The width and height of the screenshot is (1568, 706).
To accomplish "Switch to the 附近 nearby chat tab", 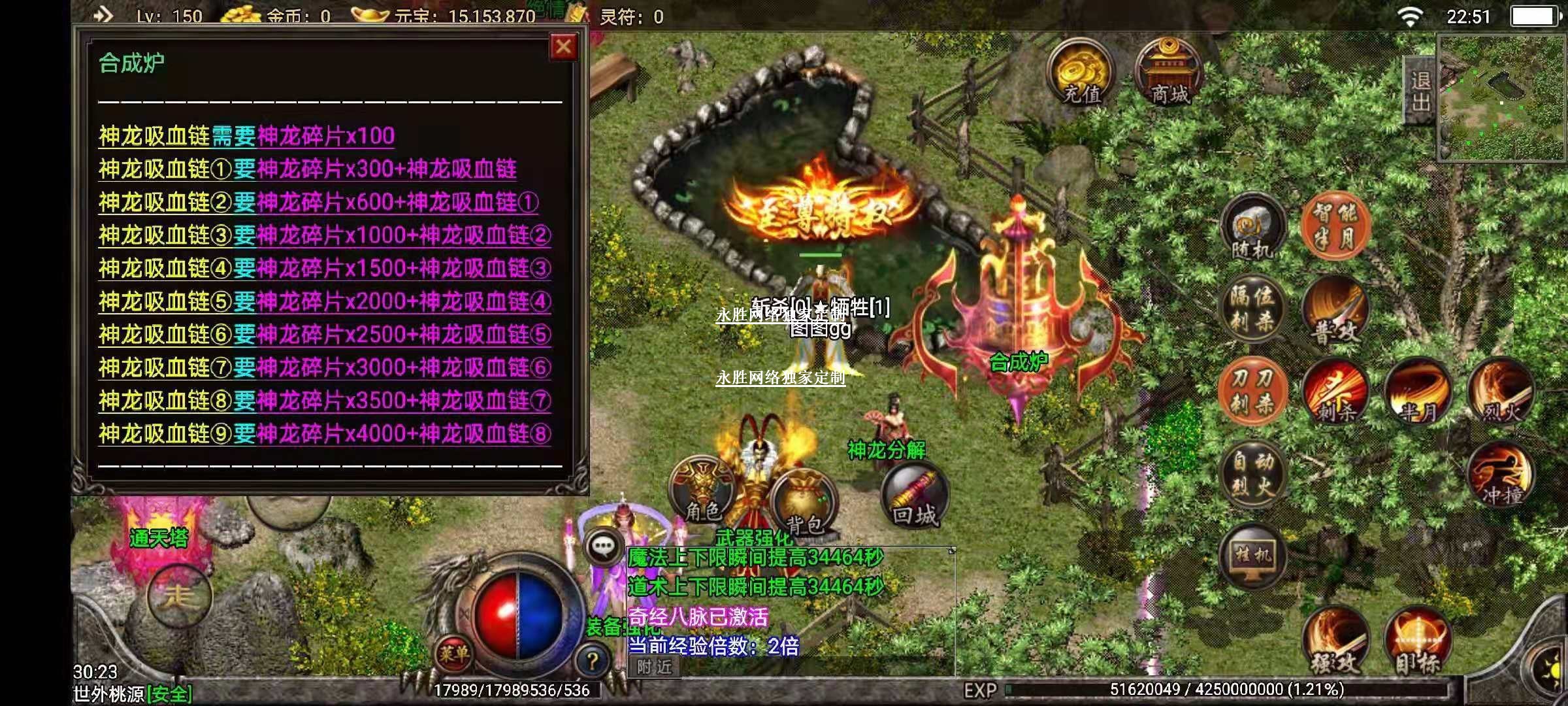I will pyautogui.click(x=654, y=667).
